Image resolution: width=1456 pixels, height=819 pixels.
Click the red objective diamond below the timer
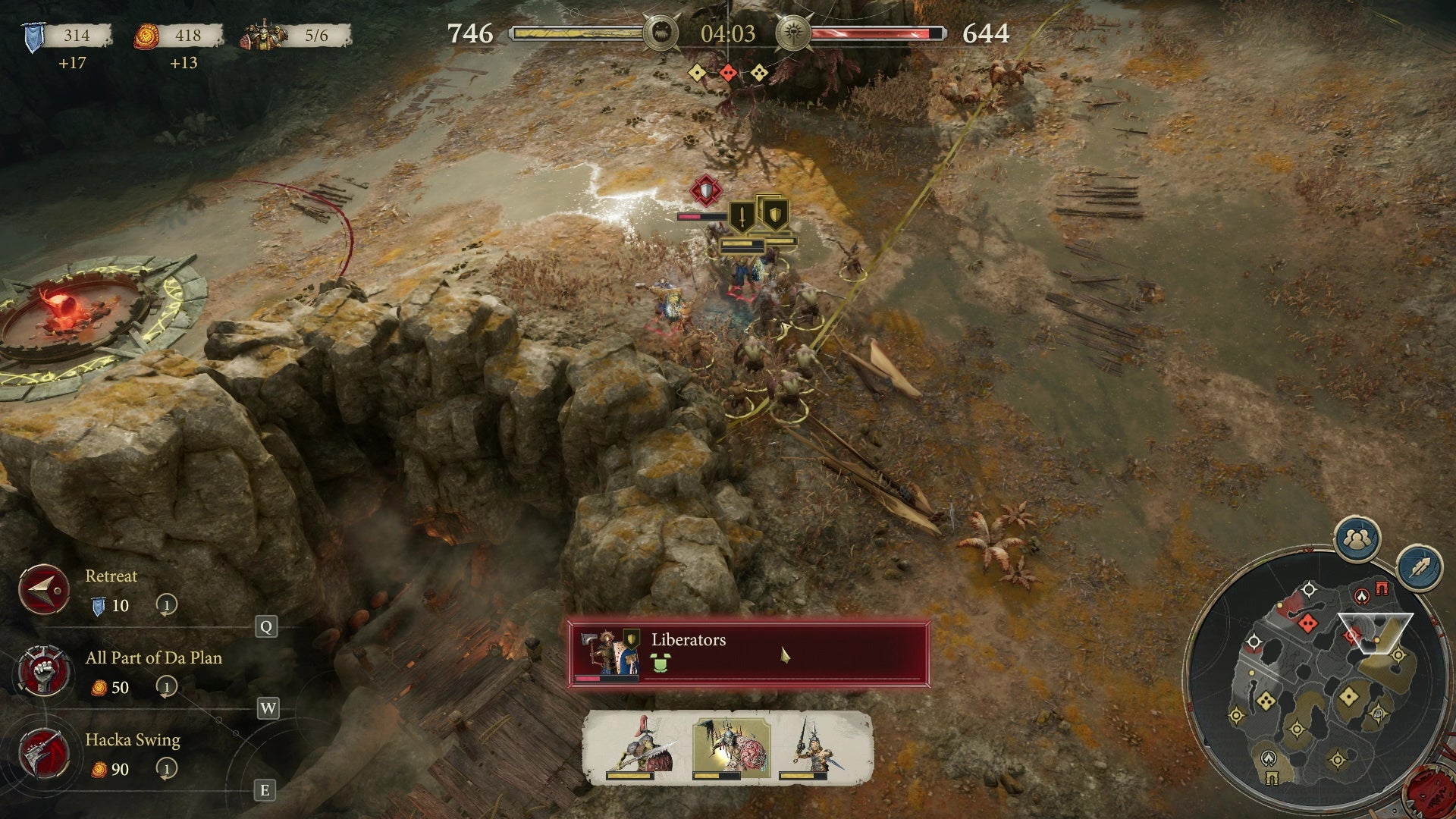(730, 73)
